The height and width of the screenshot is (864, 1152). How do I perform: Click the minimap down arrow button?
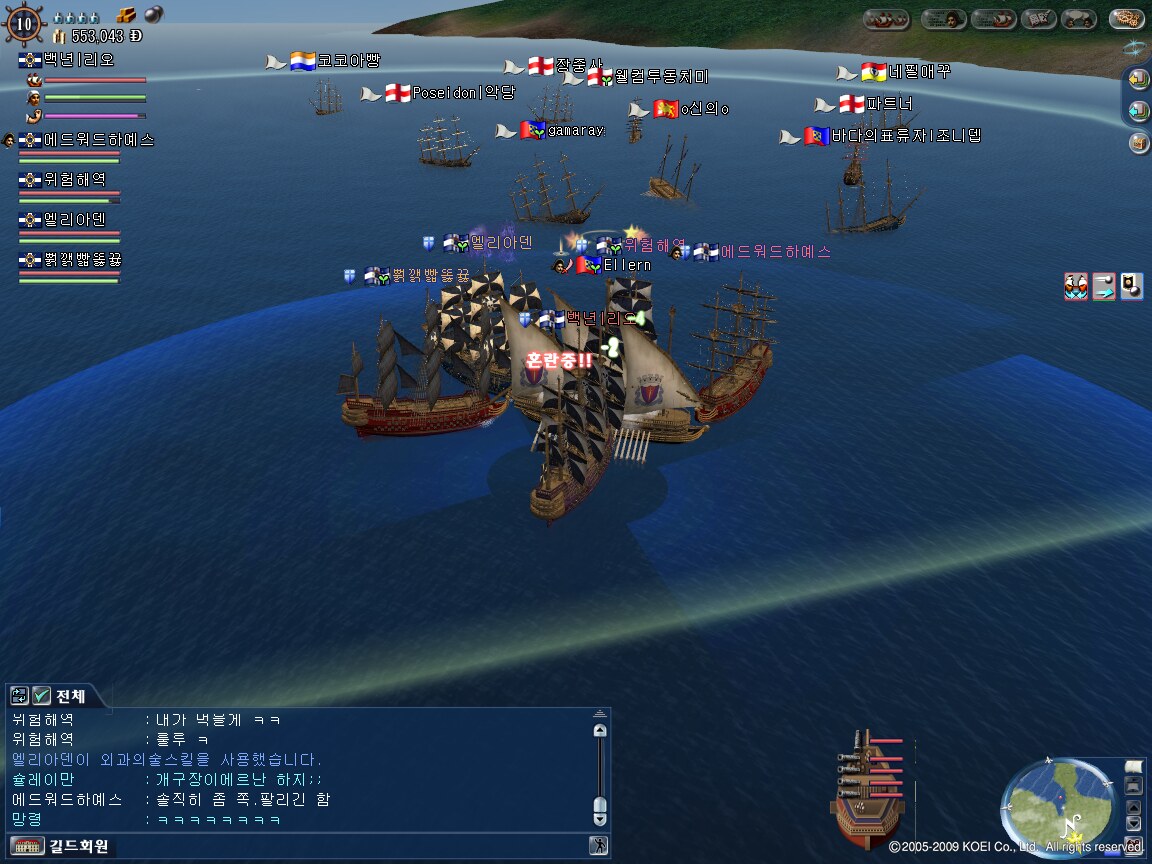[1133, 822]
